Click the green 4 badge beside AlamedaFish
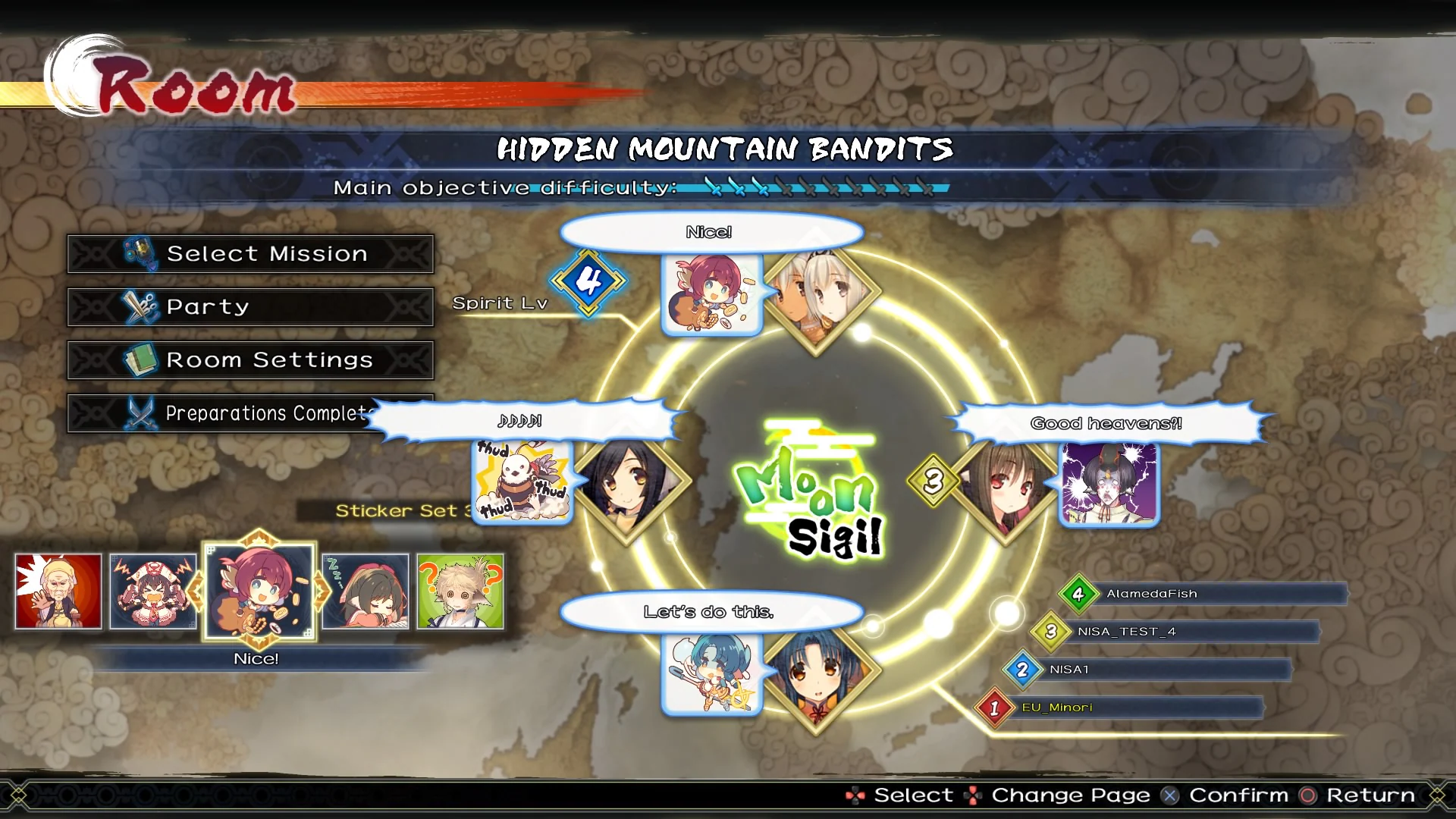This screenshot has height=819, width=1456. pos(1076,593)
